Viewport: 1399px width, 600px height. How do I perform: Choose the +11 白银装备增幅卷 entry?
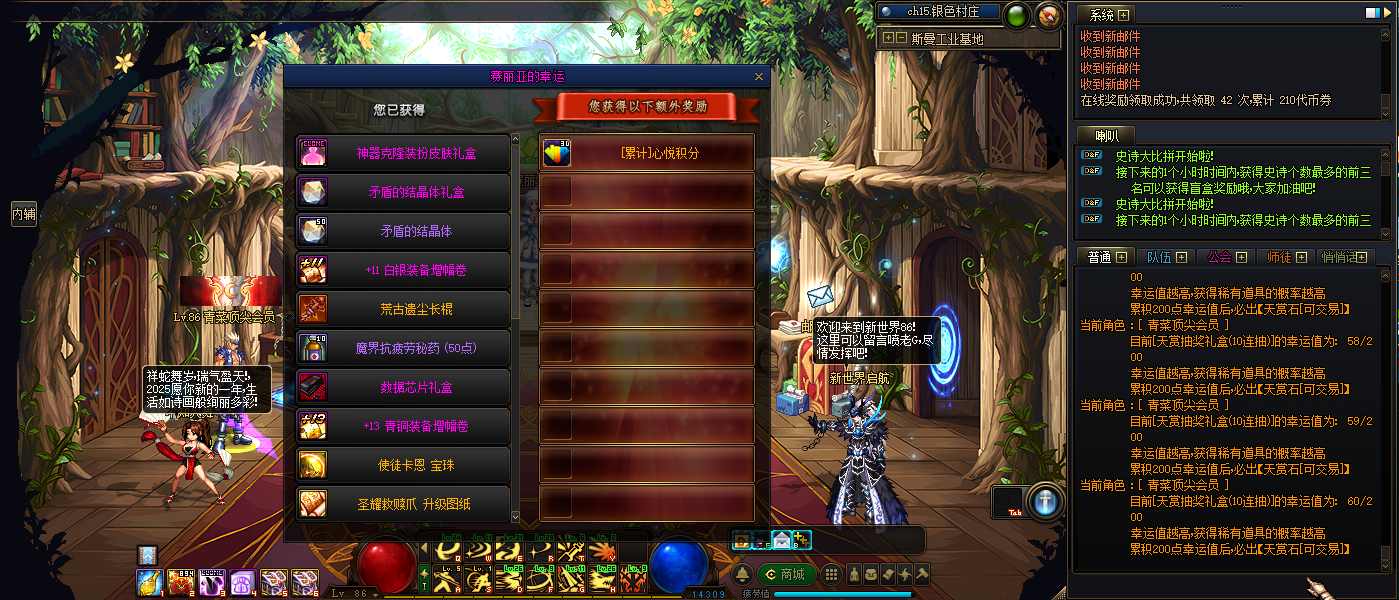(403, 270)
